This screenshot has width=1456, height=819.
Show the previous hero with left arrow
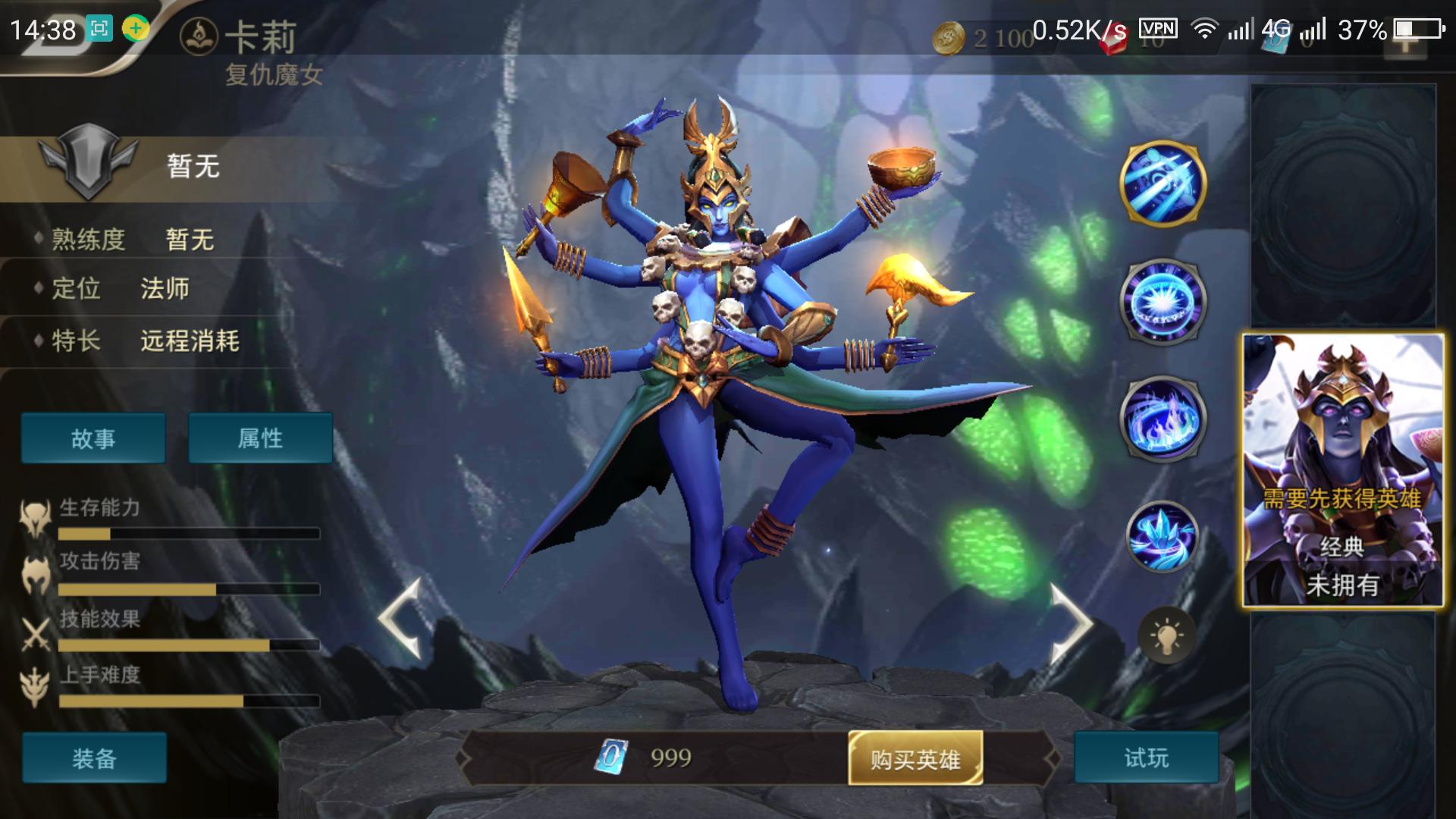[400, 618]
